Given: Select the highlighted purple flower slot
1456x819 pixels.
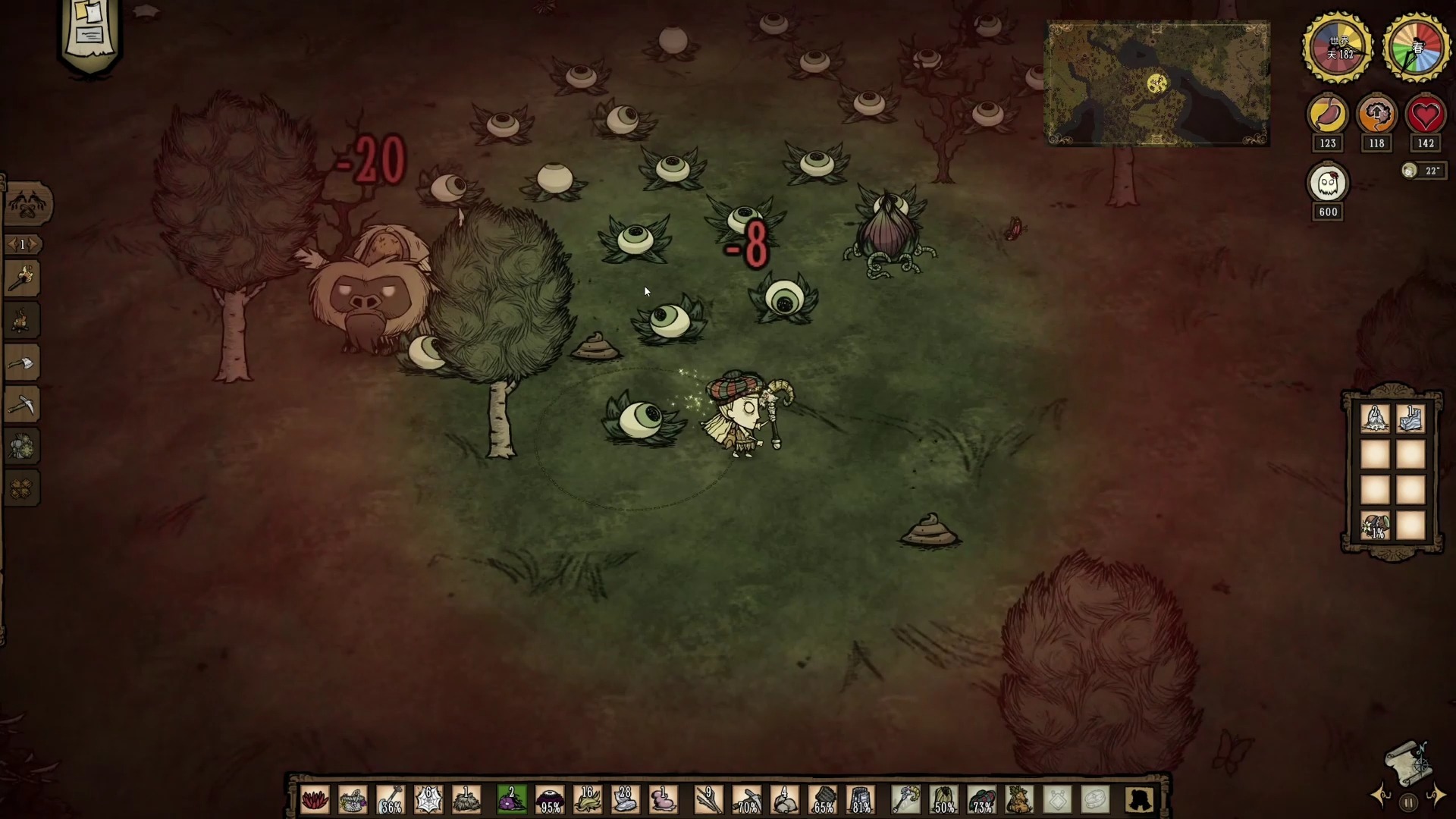Looking at the screenshot, I should (x=511, y=800).
